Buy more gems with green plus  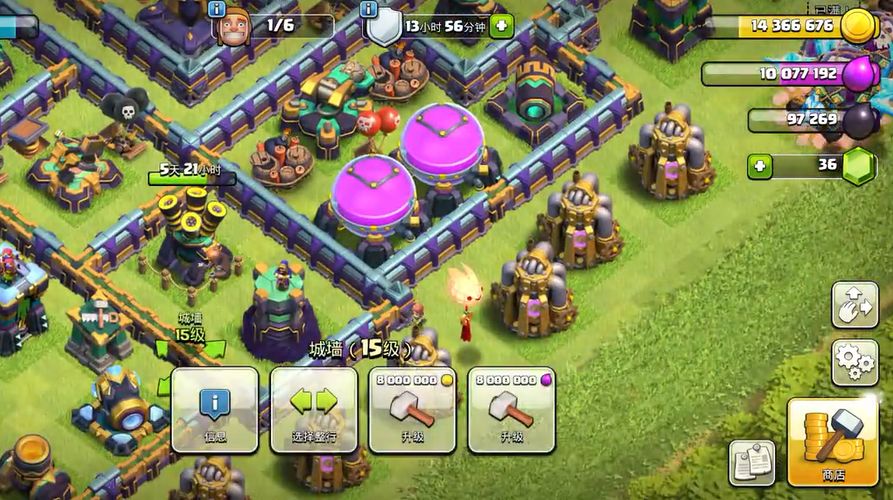click(x=761, y=166)
